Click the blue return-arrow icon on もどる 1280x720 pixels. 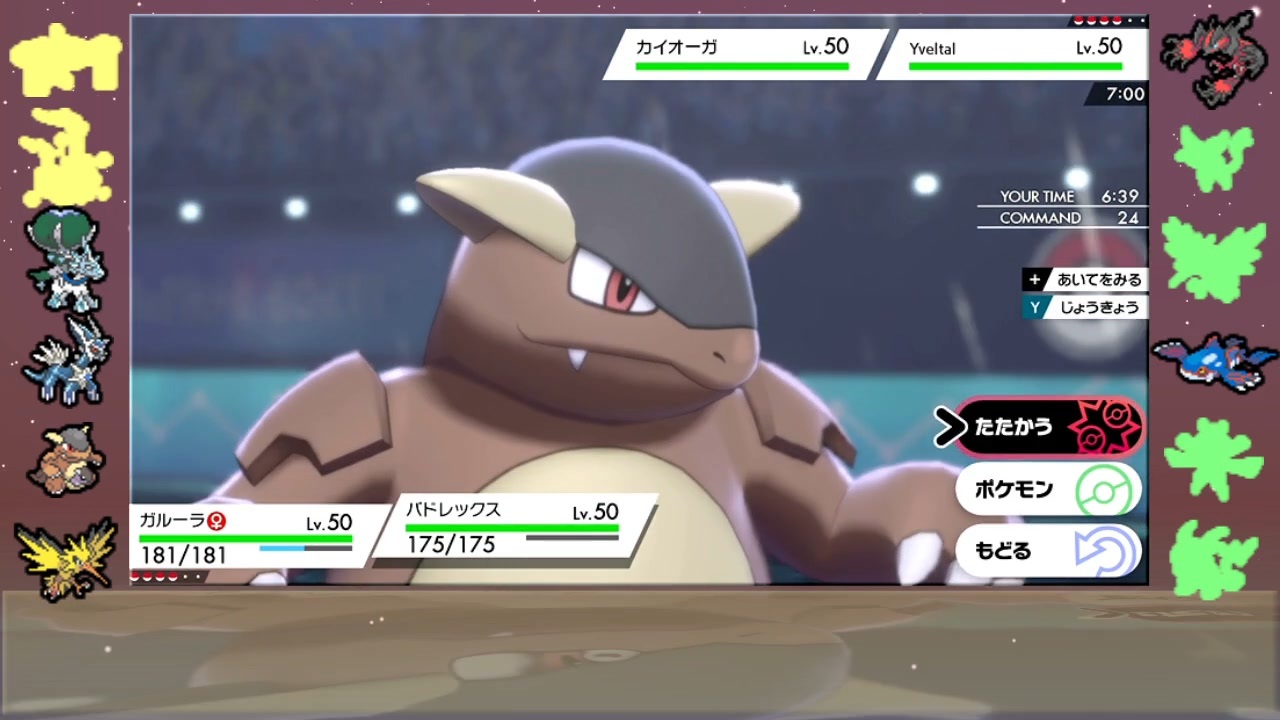pyautogui.click(x=1103, y=551)
